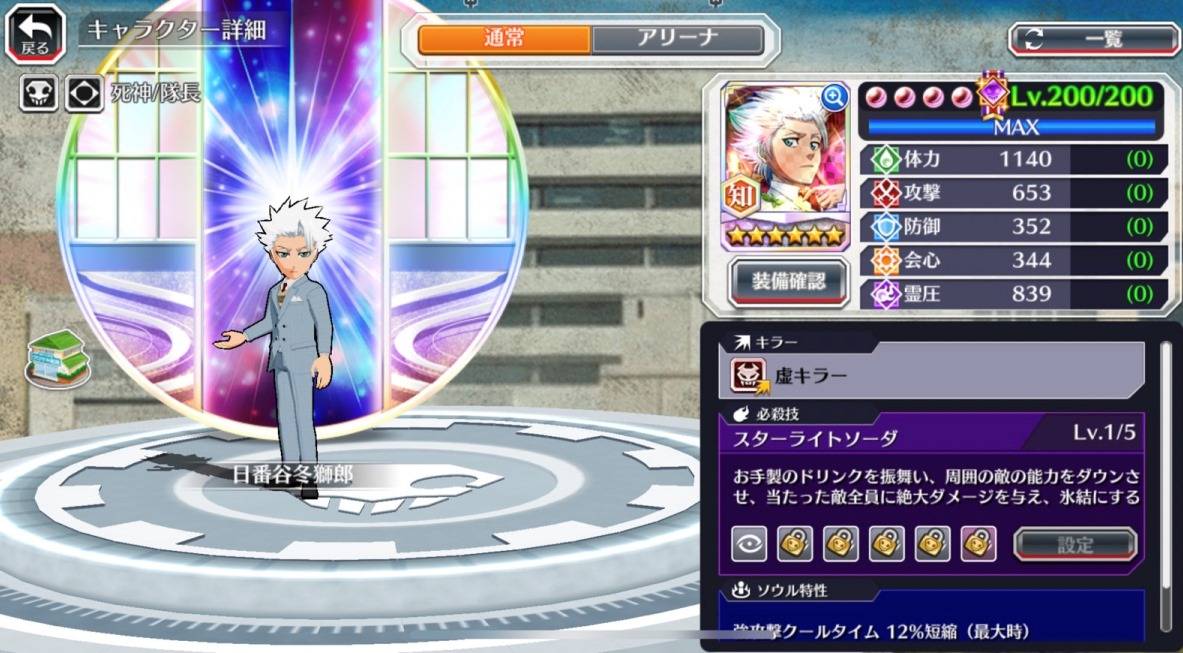
Task: Magnify the character portrait artwork
Action: coord(833,97)
